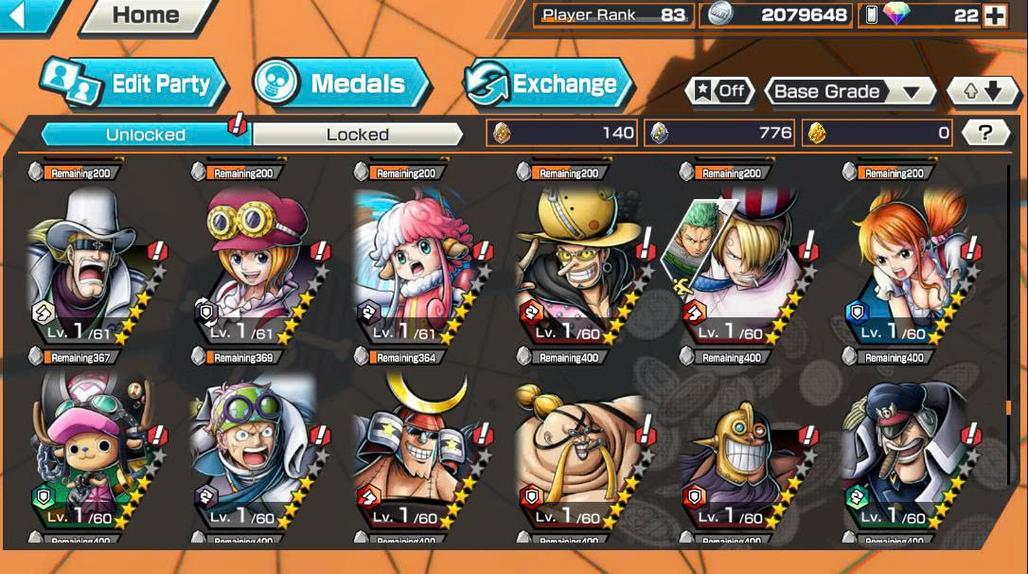The width and height of the screenshot is (1028, 574).
Task: Return to the Home screen
Action: click(x=147, y=15)
